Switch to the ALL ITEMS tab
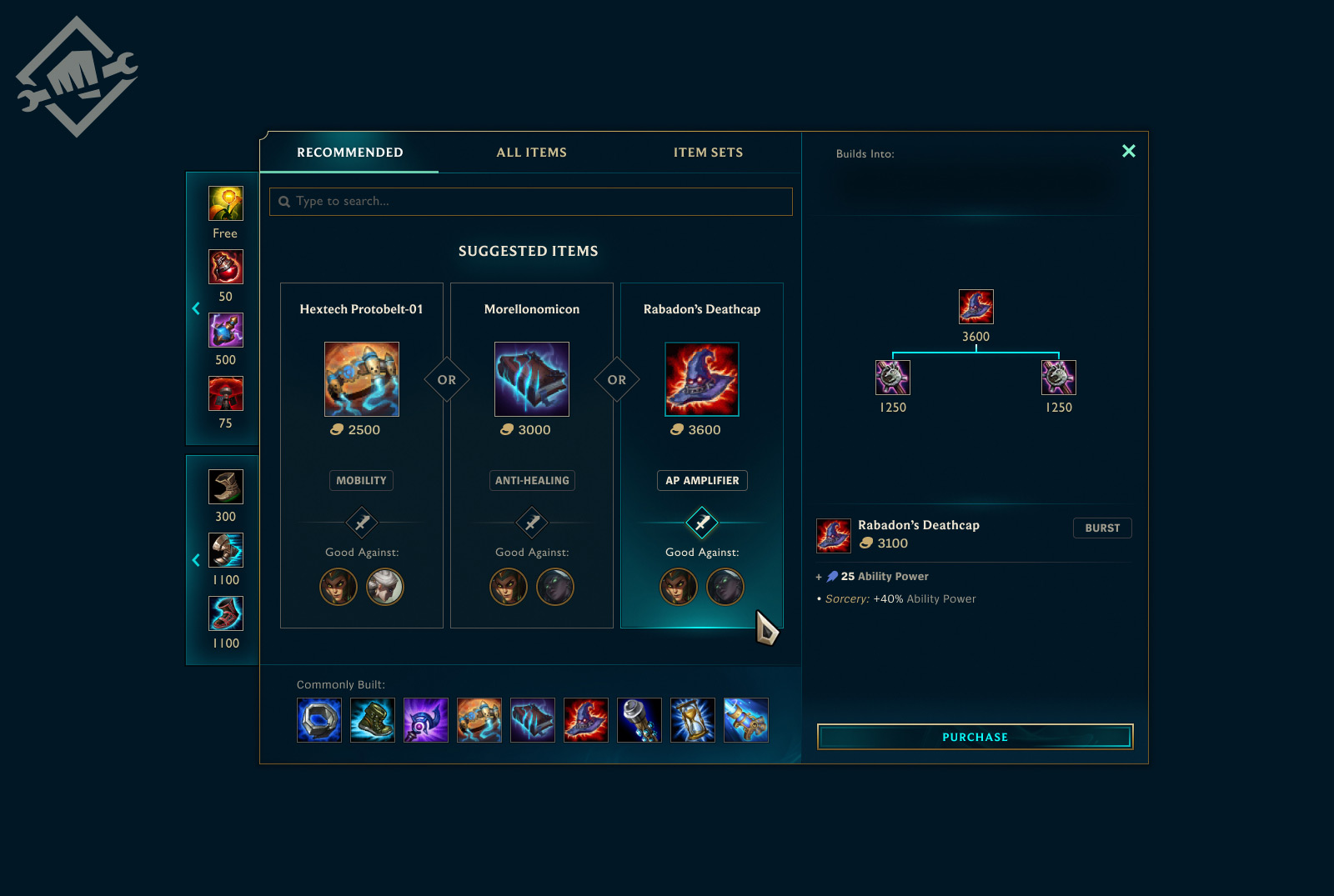The height and width of the screenshot is (896, 1334). pos(530,152)
